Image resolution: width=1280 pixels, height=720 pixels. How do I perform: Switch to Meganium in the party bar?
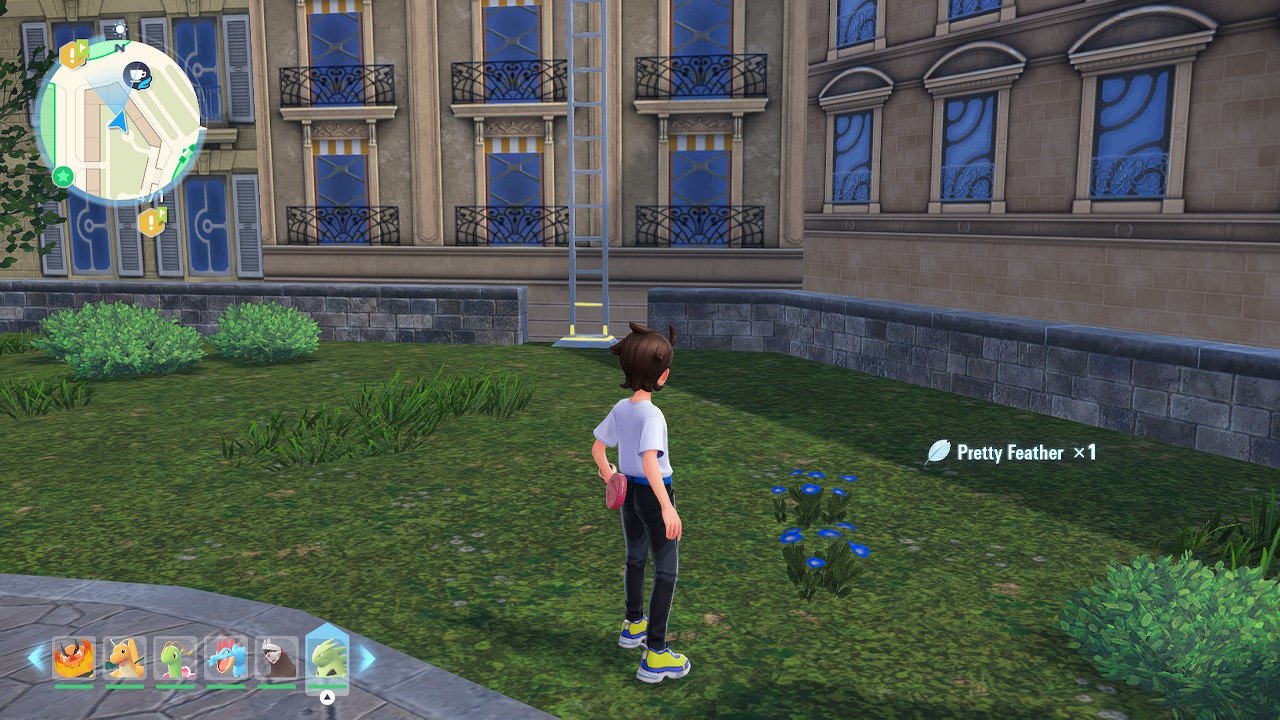[x=175, y=659]
